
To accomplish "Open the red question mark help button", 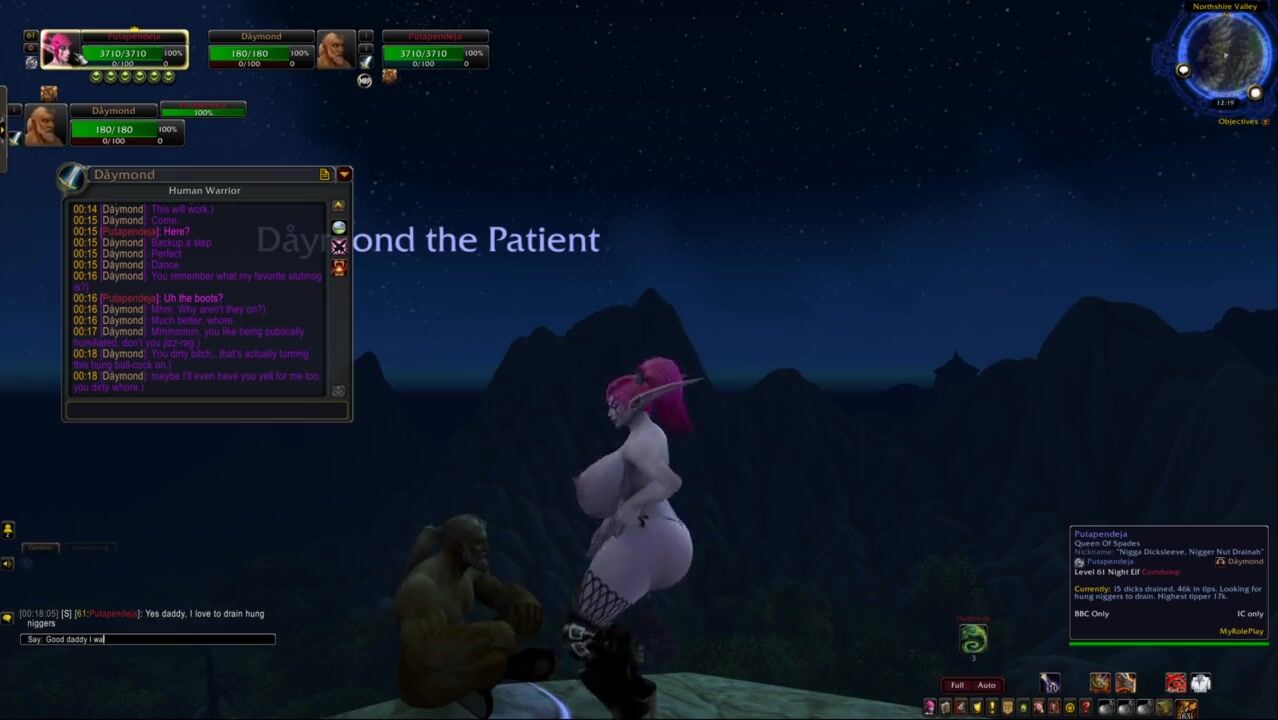I will (x=1086, y=708).
